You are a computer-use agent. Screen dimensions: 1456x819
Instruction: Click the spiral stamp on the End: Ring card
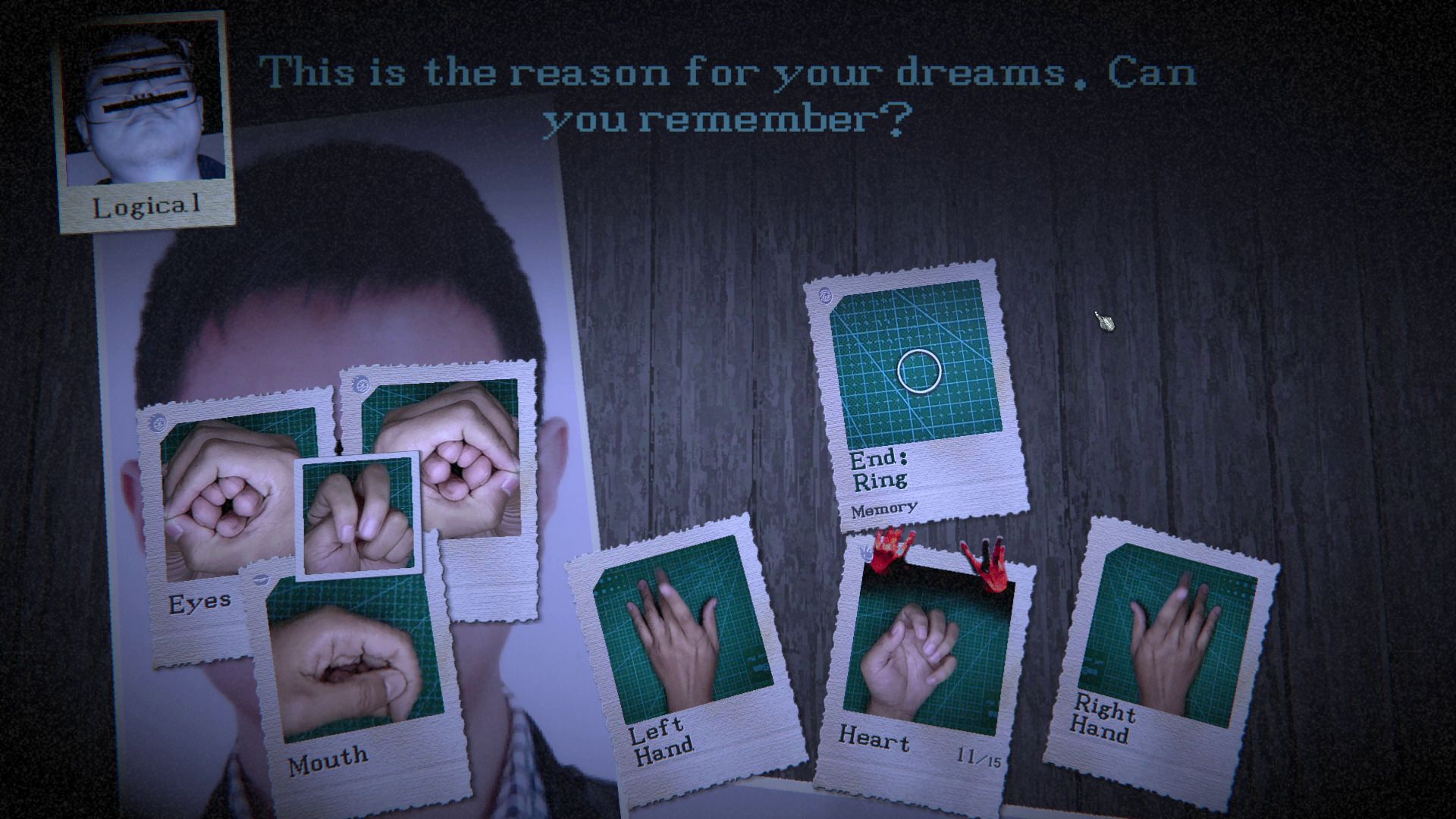coord(827,296)
